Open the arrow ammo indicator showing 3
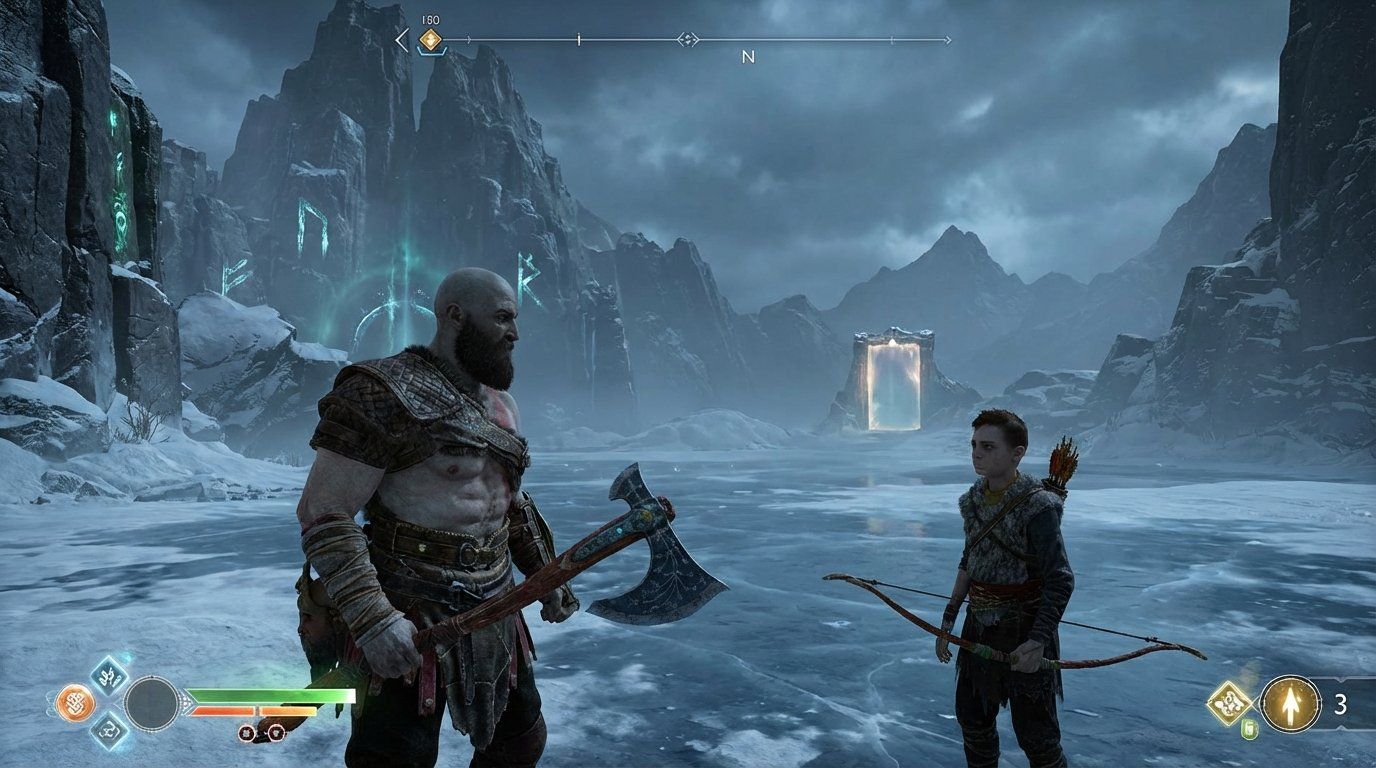The width and height of the screenshot is (1376, 768). click(x=1340, y=704)
